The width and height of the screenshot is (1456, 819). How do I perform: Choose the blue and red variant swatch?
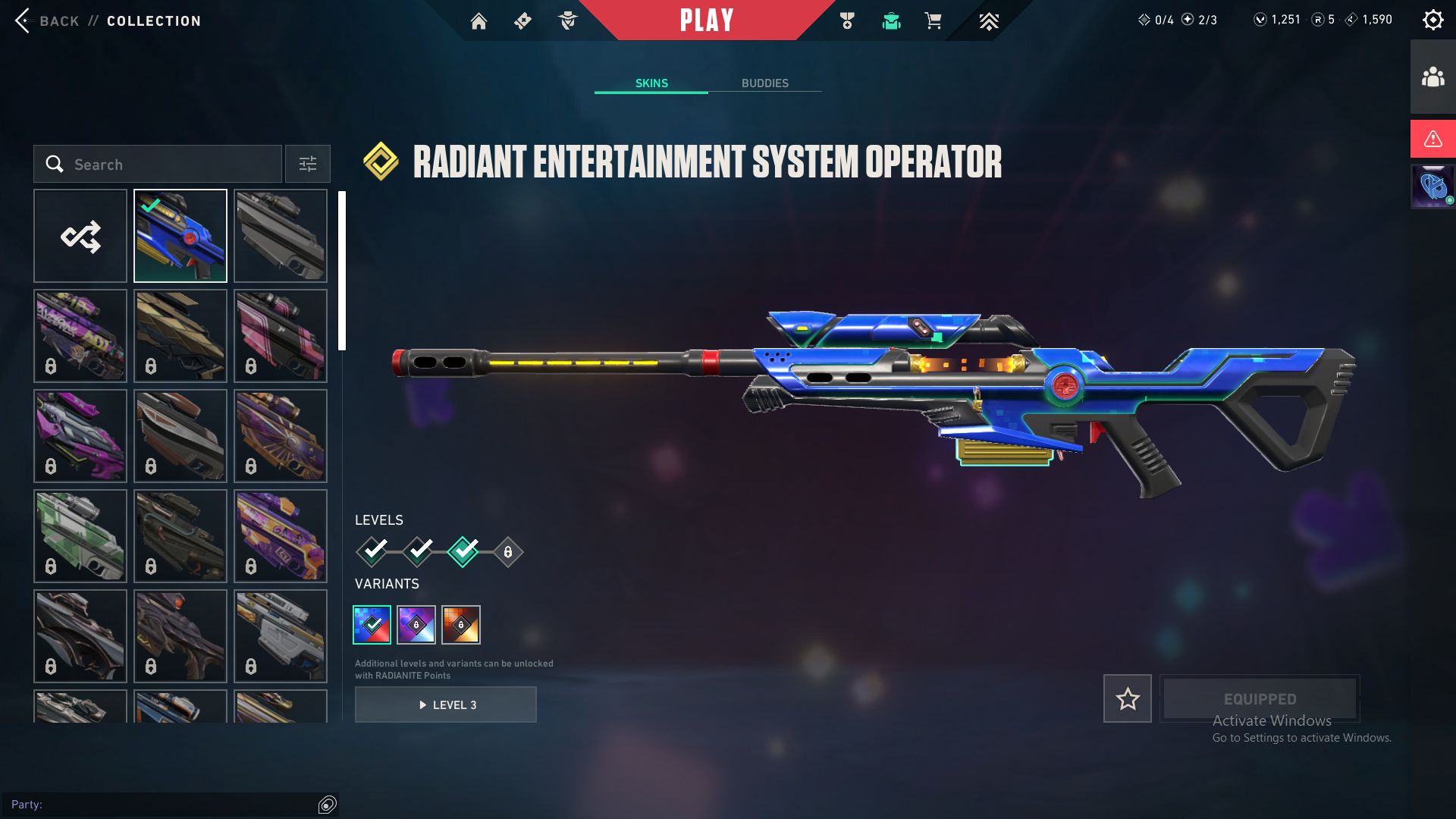point(372,625)
